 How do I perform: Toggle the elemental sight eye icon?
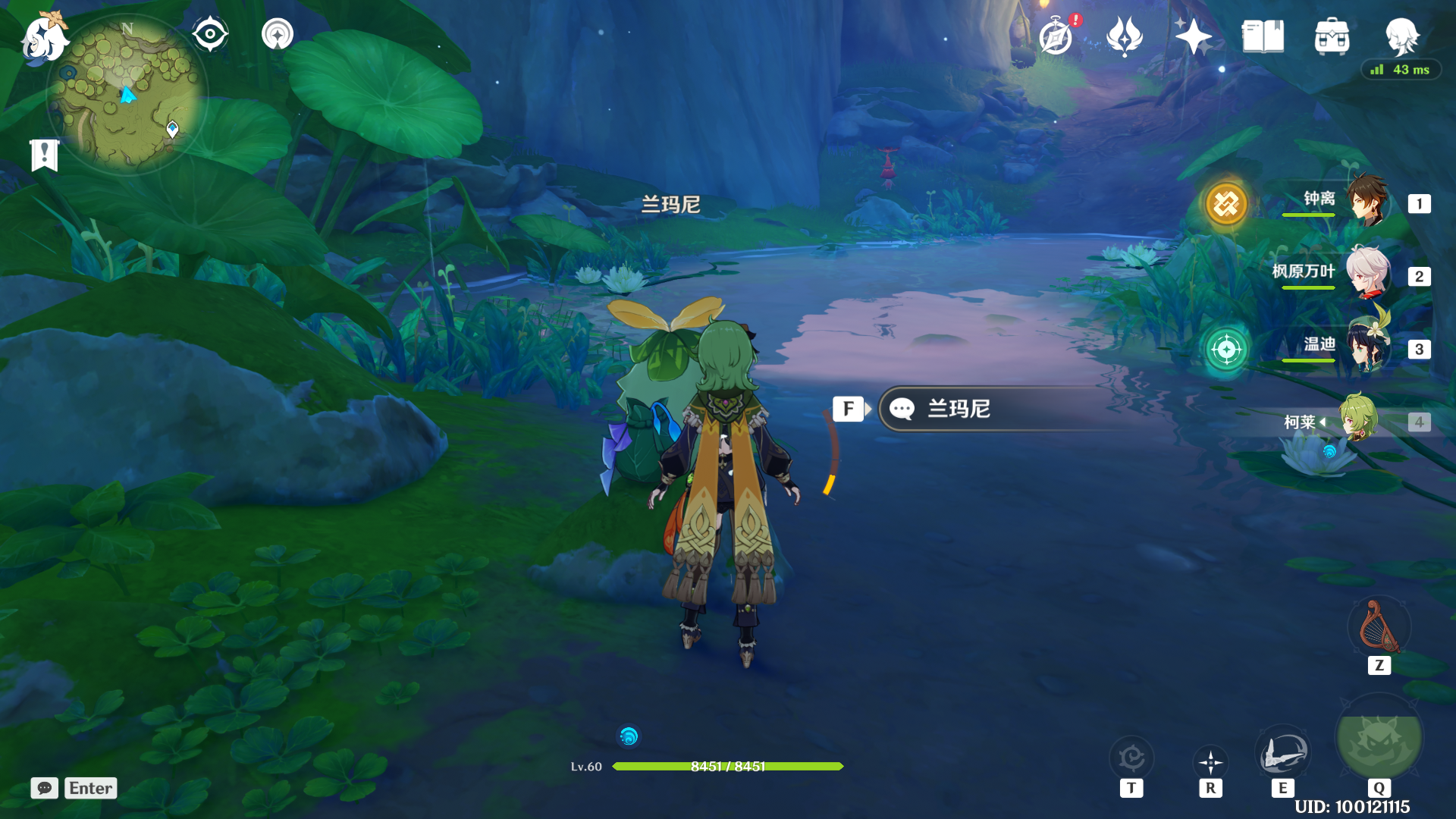[x=210, y=34]
